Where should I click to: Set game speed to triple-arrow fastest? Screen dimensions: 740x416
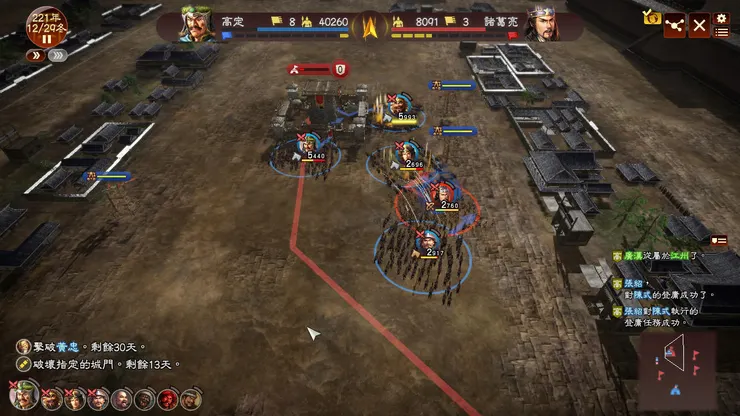tap(58, 56)
